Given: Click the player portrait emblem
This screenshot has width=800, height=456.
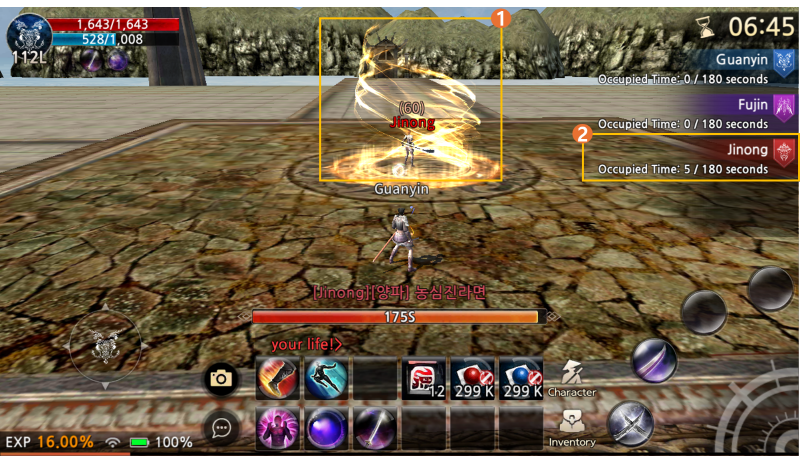Looking at the screenshot, I should pyautogui.click(x=28, y=35).
